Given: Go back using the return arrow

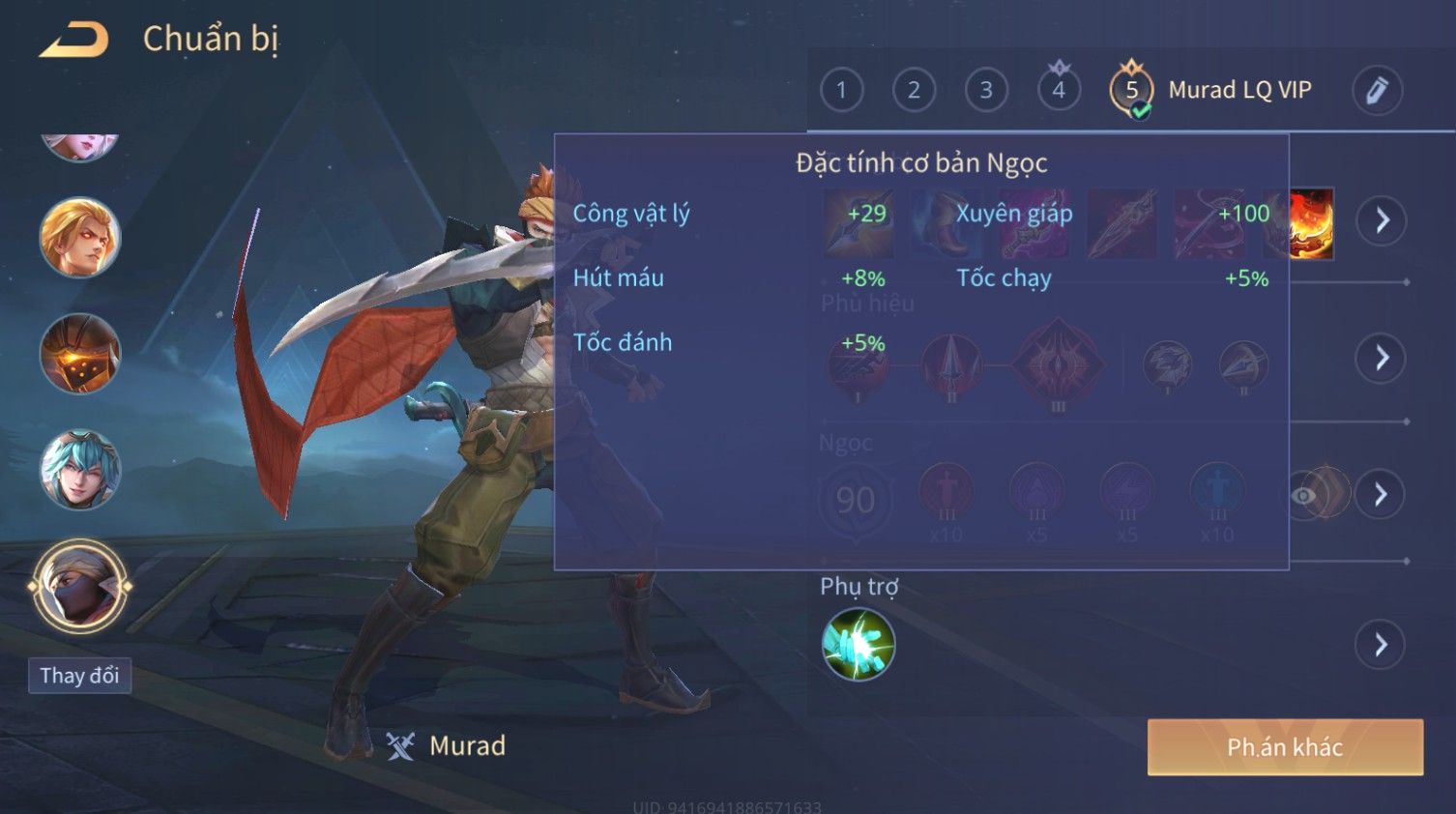Looking at the screenshot, I should (x=74, y=40).
